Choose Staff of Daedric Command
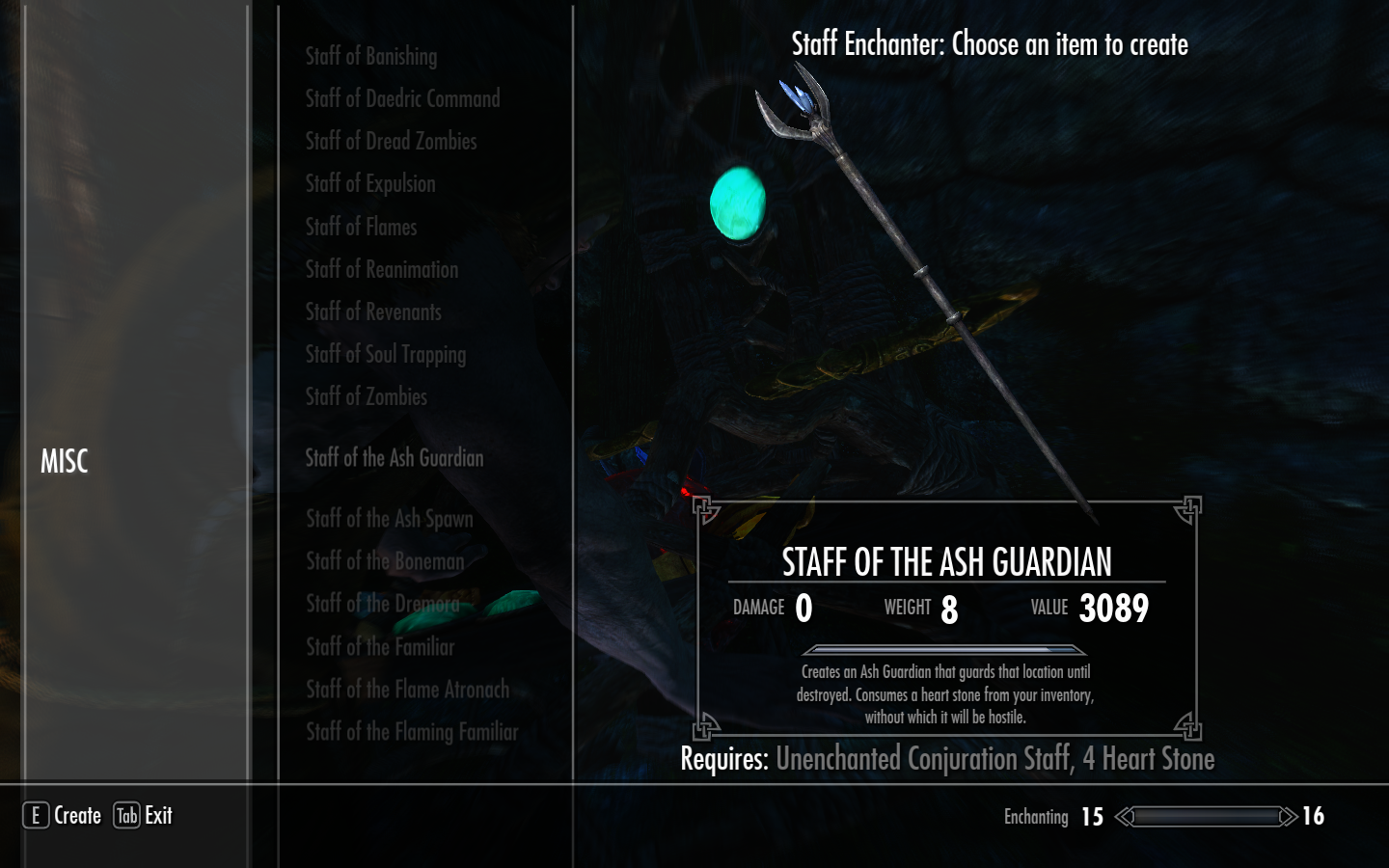The width and height of the screenshot is (1389, 868). click(x=402, y=99)
